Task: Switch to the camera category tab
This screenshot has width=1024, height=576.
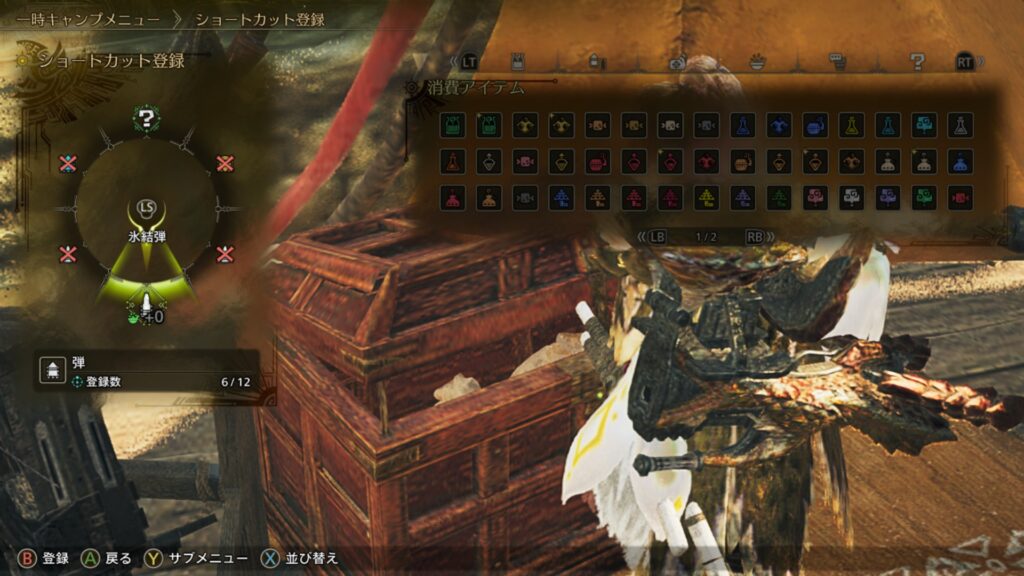Action: coord(677,61)
